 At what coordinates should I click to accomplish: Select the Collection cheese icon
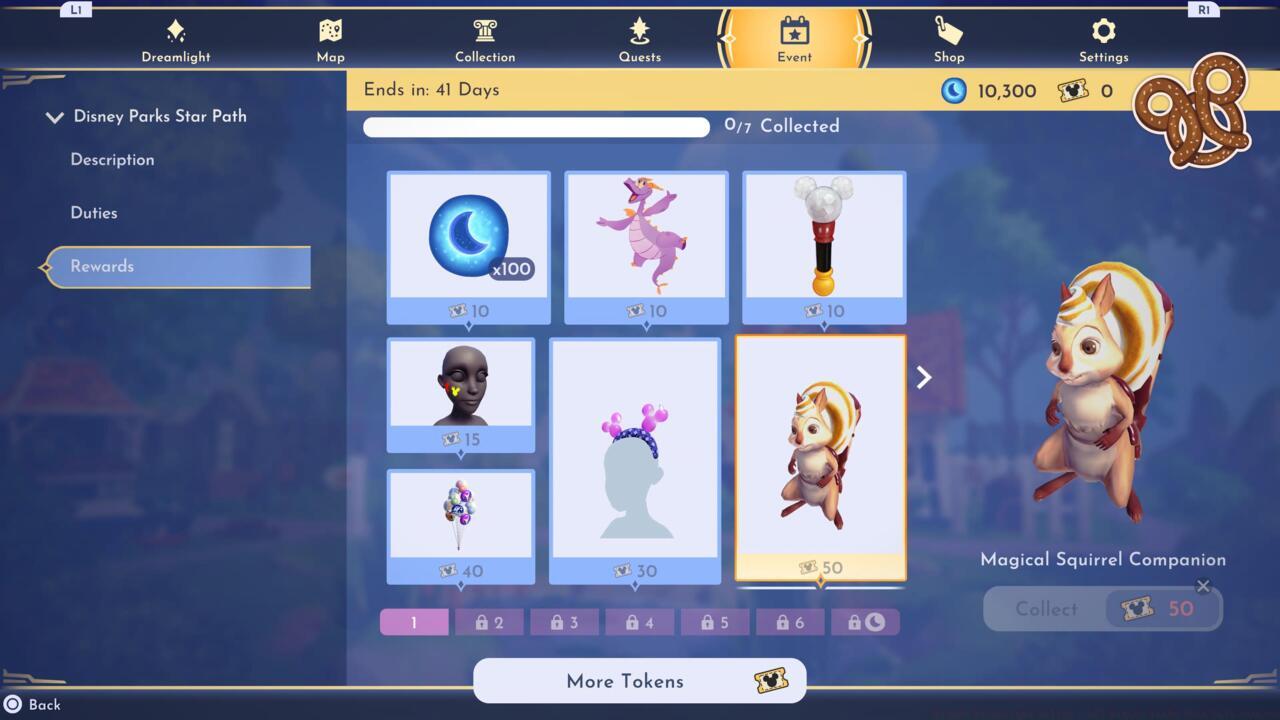tap(485, 33)
